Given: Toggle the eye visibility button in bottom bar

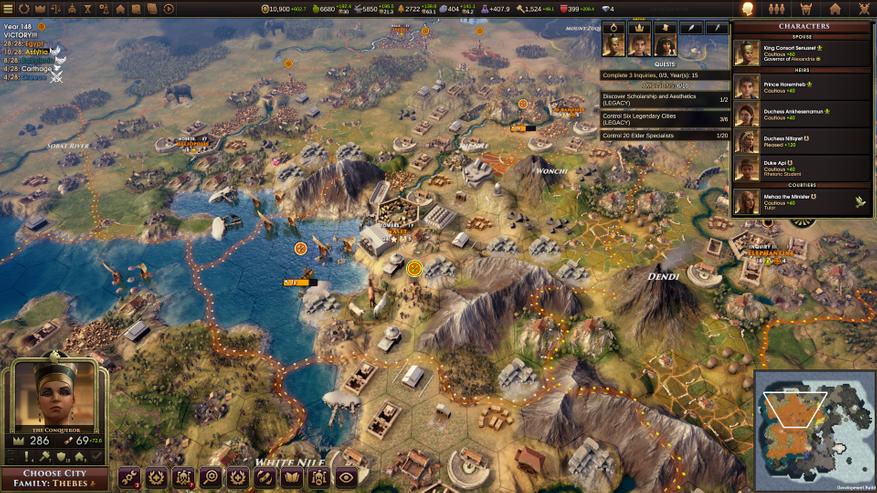Looking at the screenshot, I should coord(346,478).
